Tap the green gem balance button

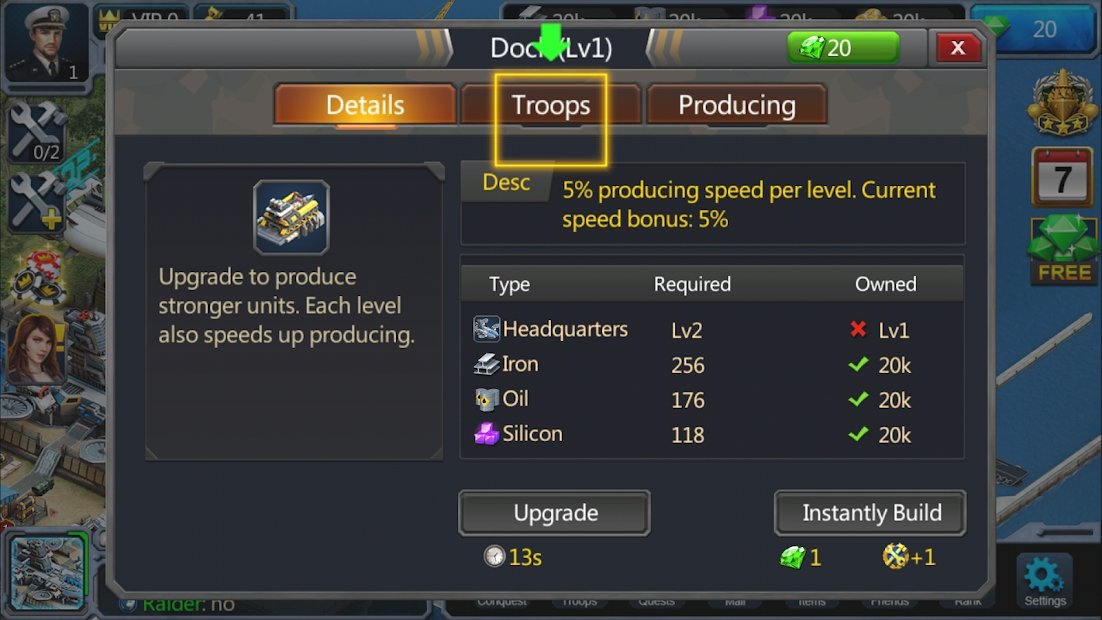(842, 48)
